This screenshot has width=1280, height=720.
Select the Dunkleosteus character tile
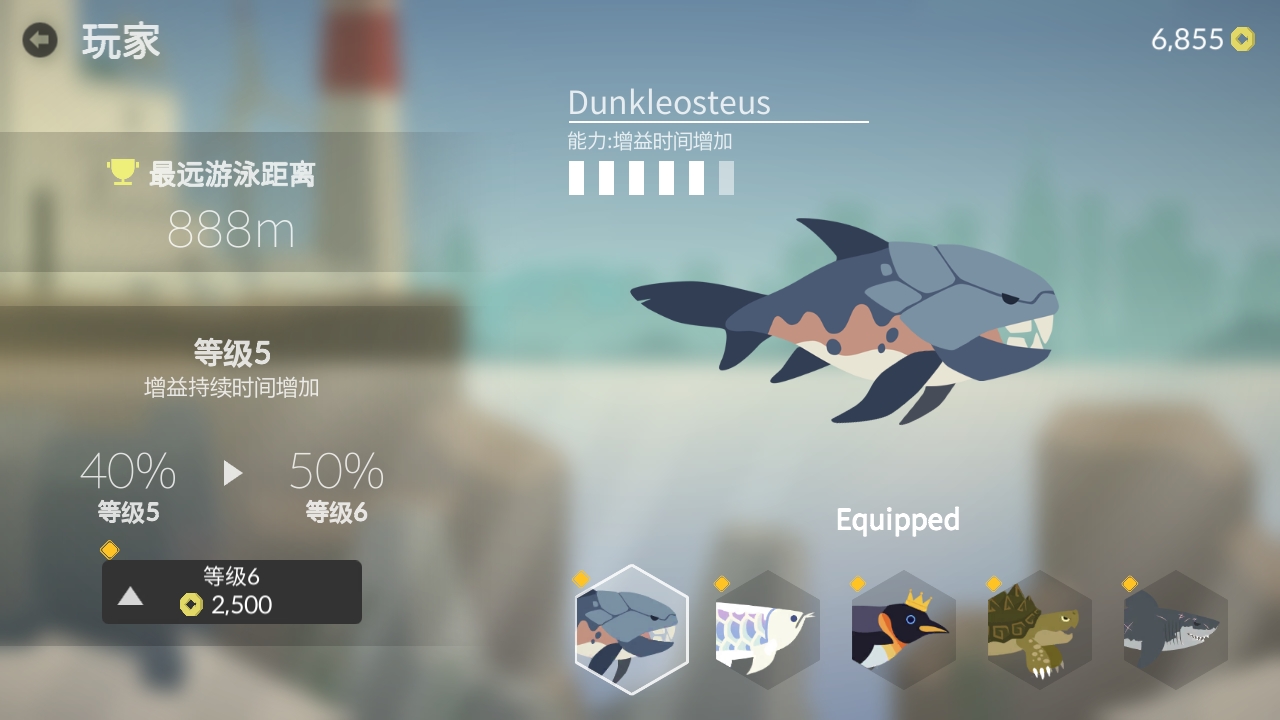point(632,630)
